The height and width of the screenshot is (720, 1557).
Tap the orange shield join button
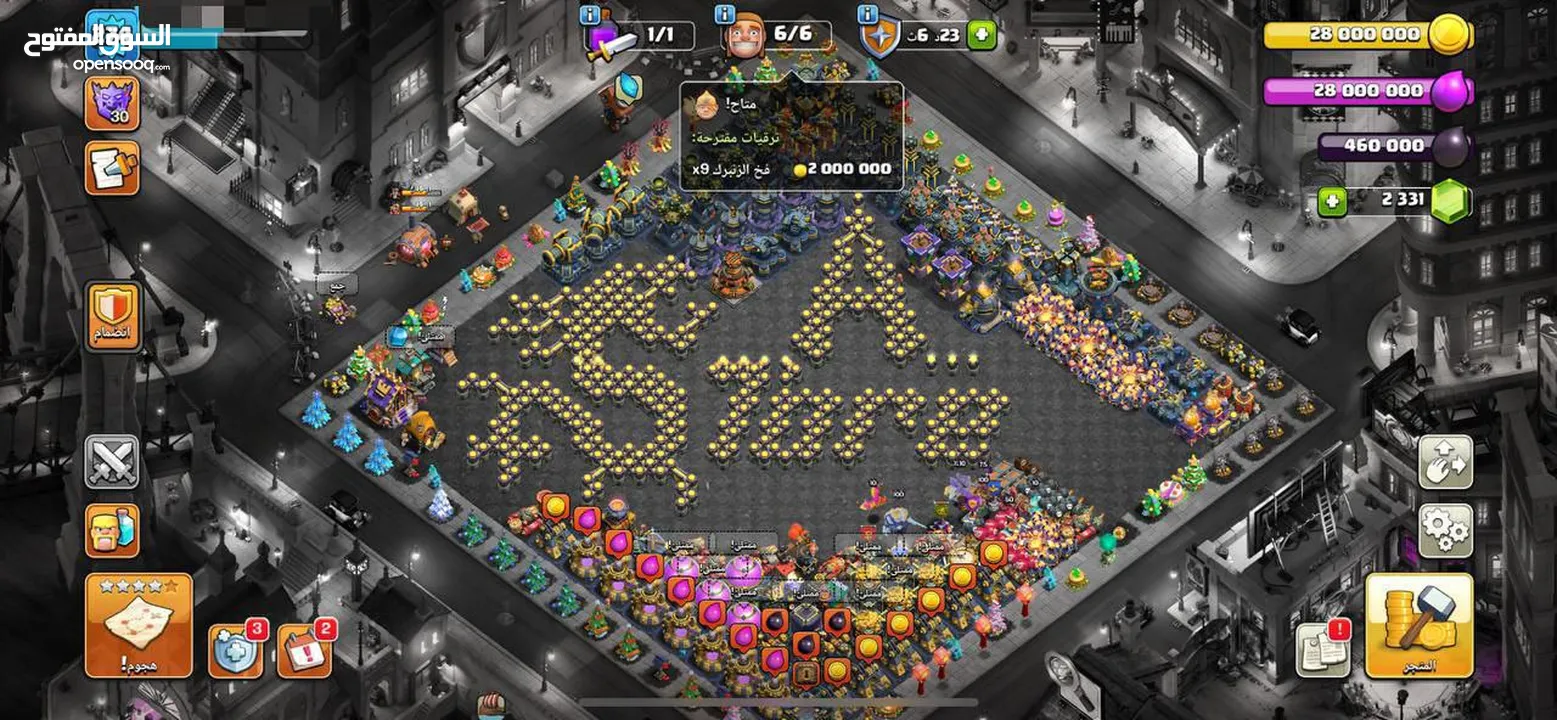112,316
